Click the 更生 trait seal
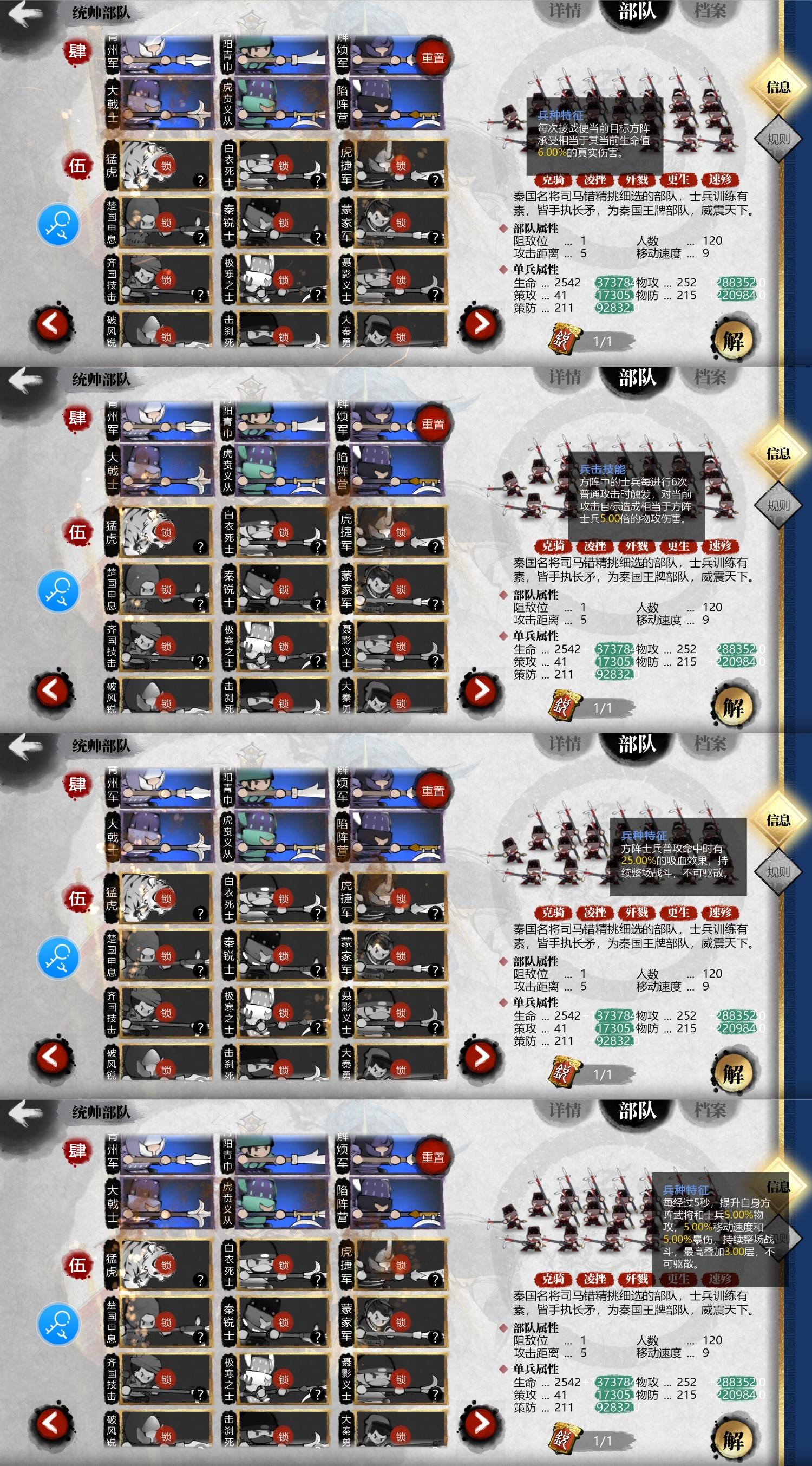The image size is (812, 1466). point(679,179)
